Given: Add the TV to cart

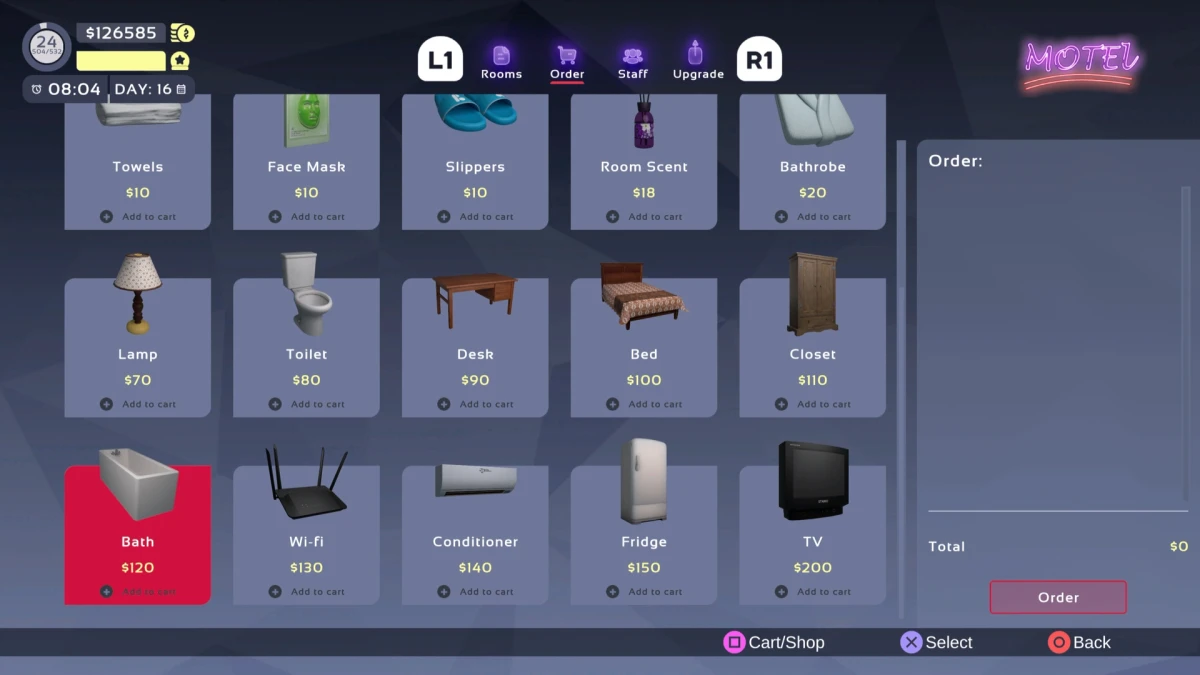Looking at the screenshot, I should pos(813,591).
